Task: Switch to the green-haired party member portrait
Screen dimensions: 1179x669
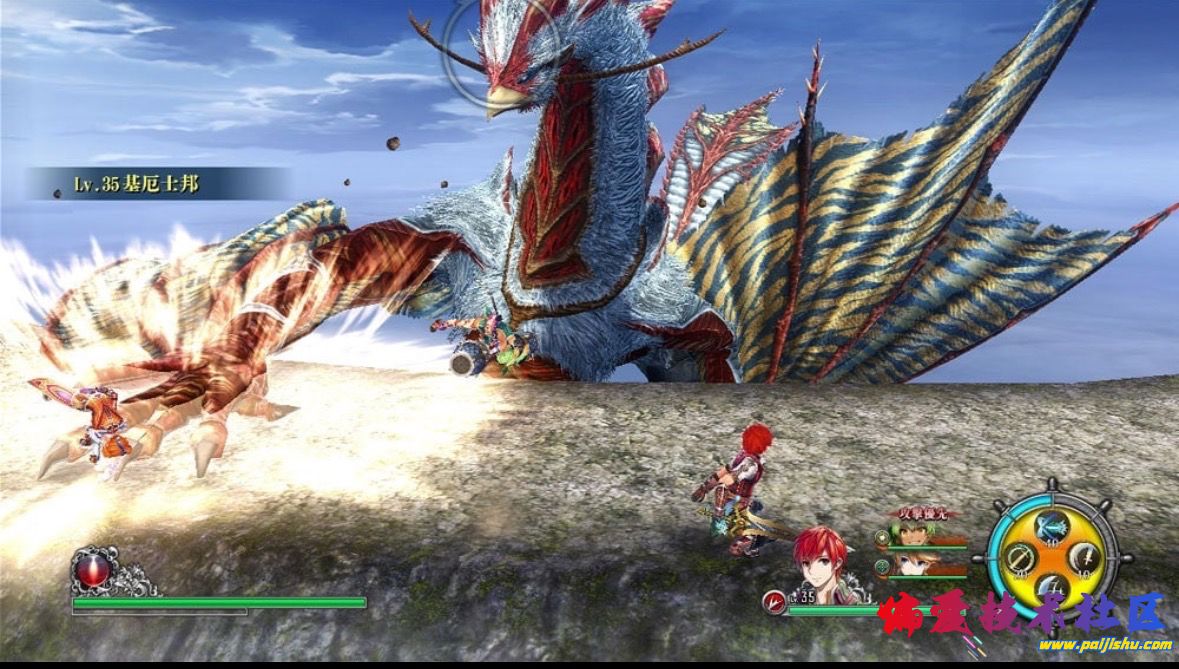Action: [912, 535]
